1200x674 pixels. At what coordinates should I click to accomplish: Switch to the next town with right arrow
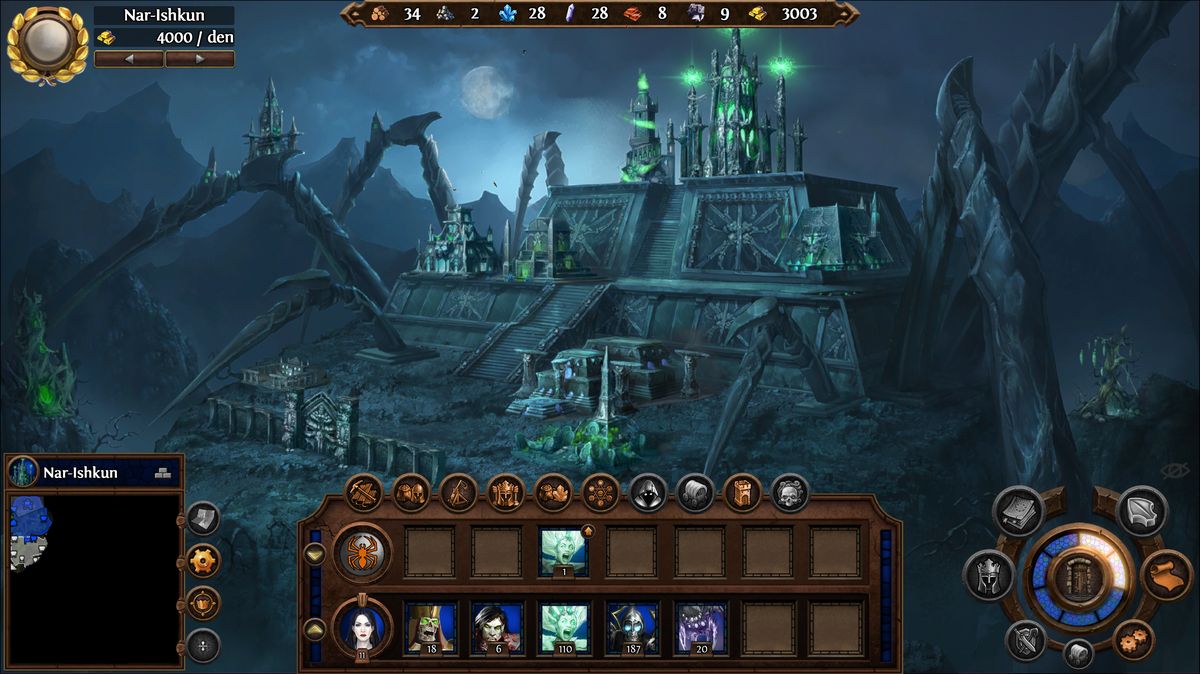[x=200, y=59]
